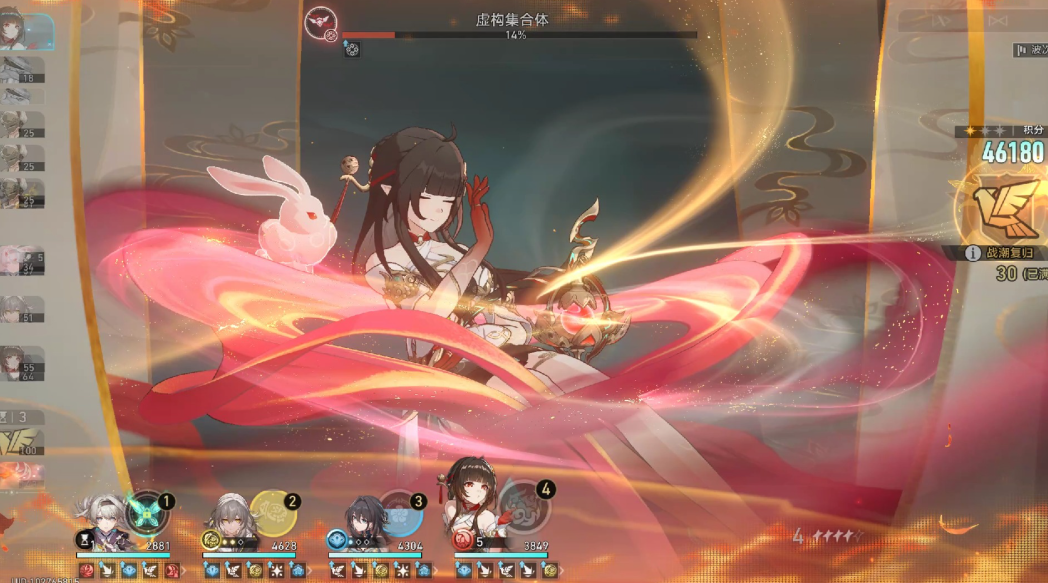Open the 战潮复归 info icon
The image size is (1048, 583).
pyautogui.click(x=973, y=254)
